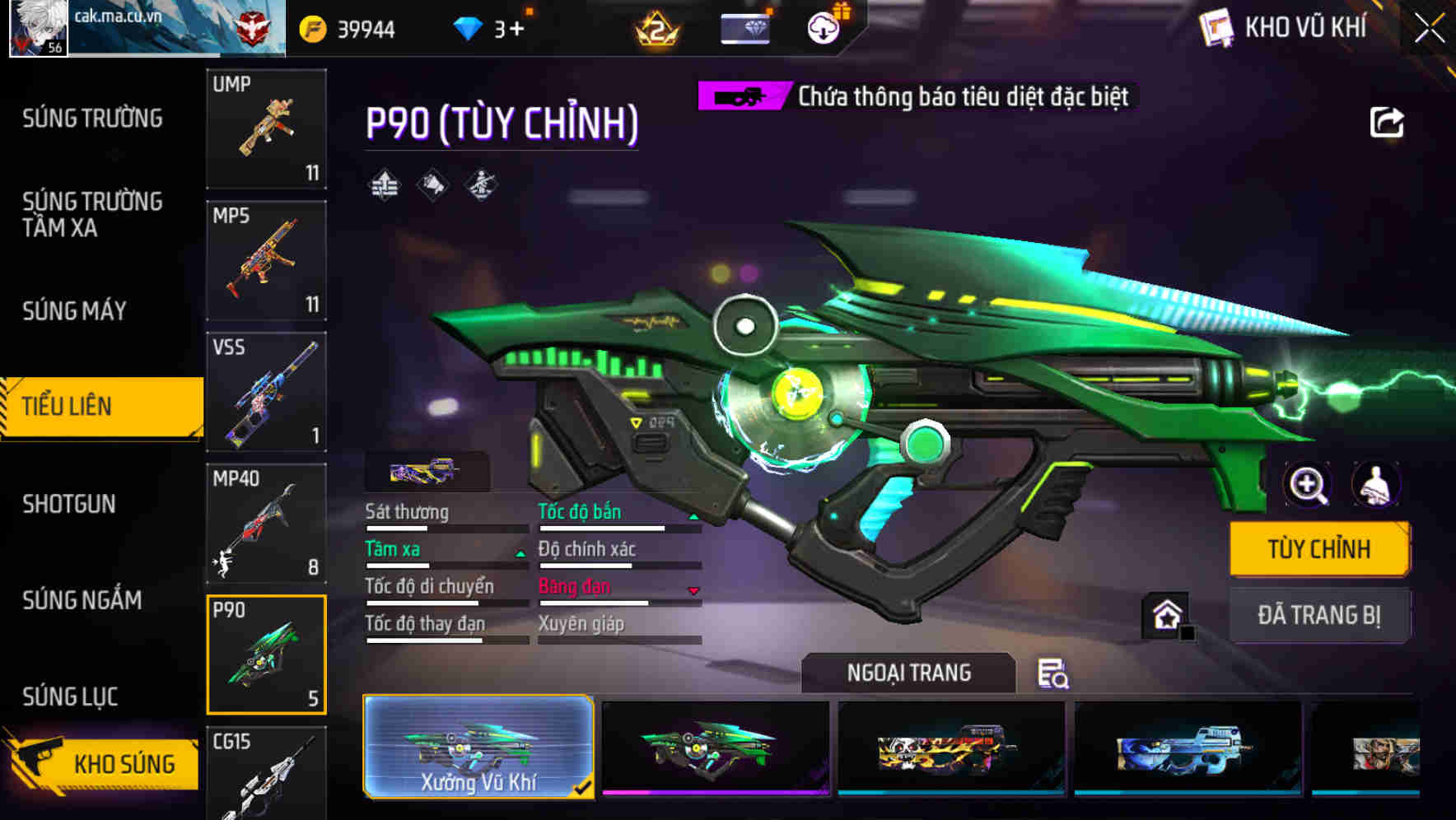This screenshot has height=820, width=1456.
Task: Open the share export arrow
Action: [1387, 122]
